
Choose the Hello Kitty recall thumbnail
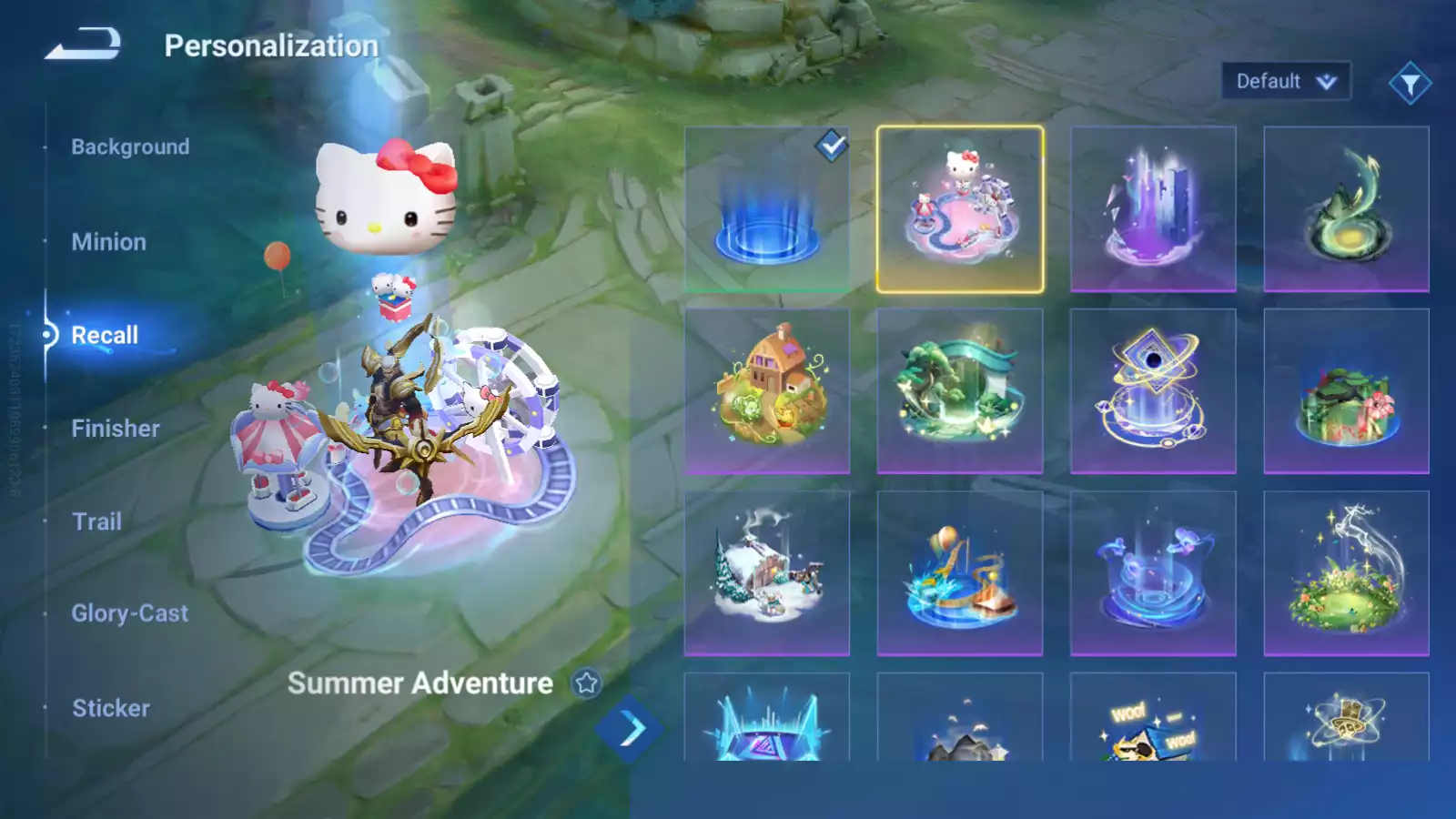tap(960, 209)
